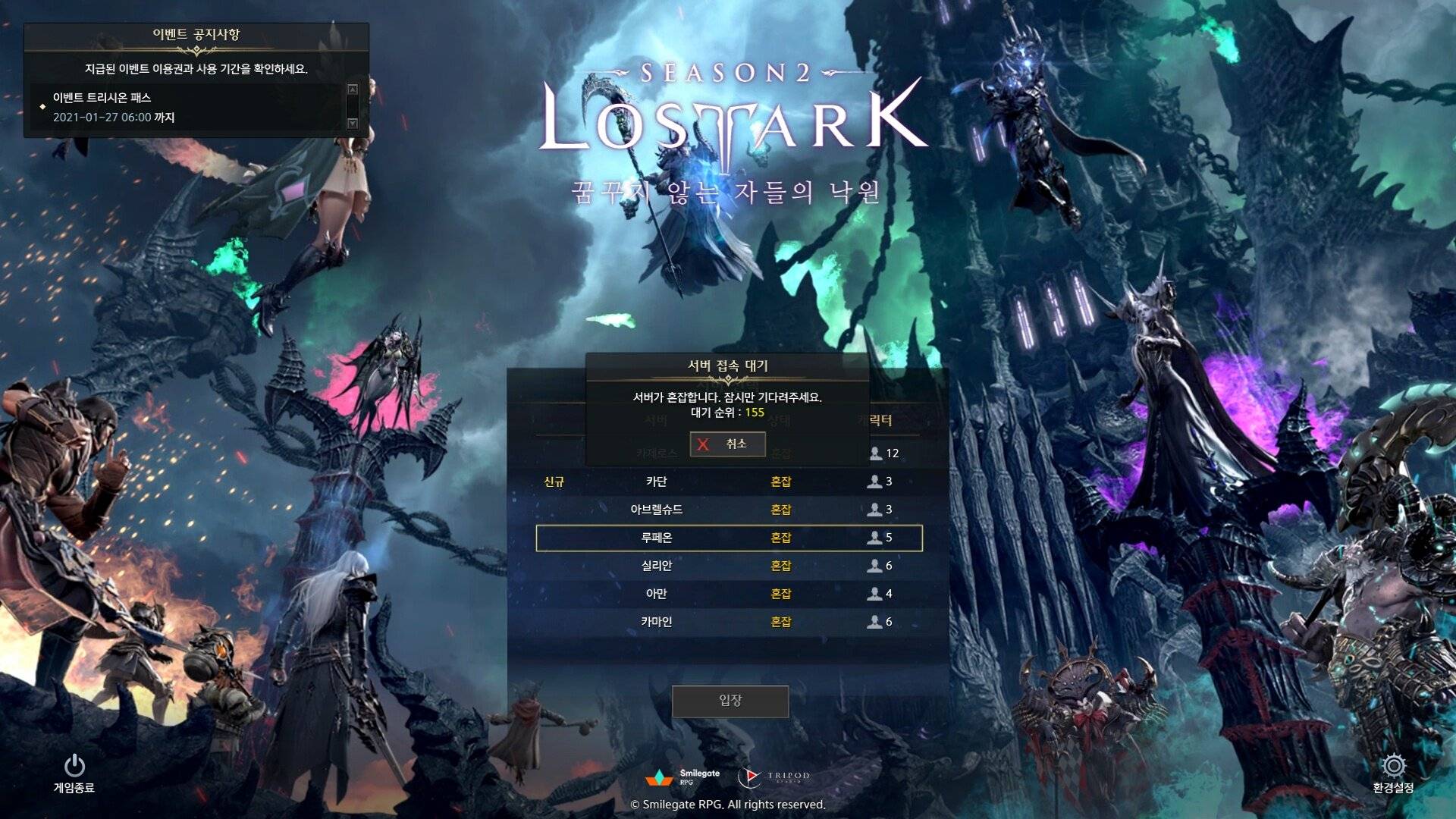Choose the 아만 server
This screenshot has height=819, width=1456.
coord(729,594)
